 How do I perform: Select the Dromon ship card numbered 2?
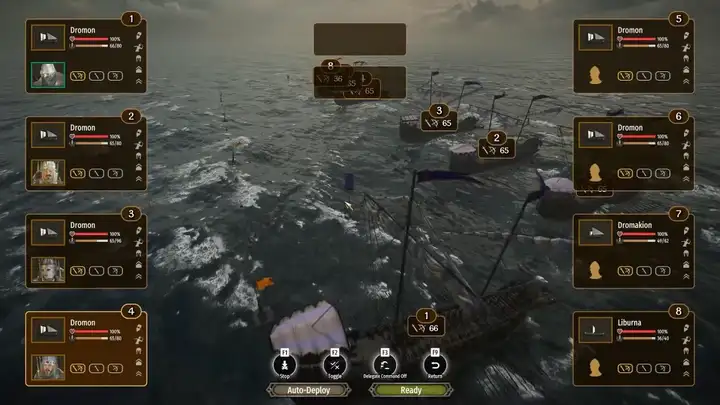(x=85, y=153)
